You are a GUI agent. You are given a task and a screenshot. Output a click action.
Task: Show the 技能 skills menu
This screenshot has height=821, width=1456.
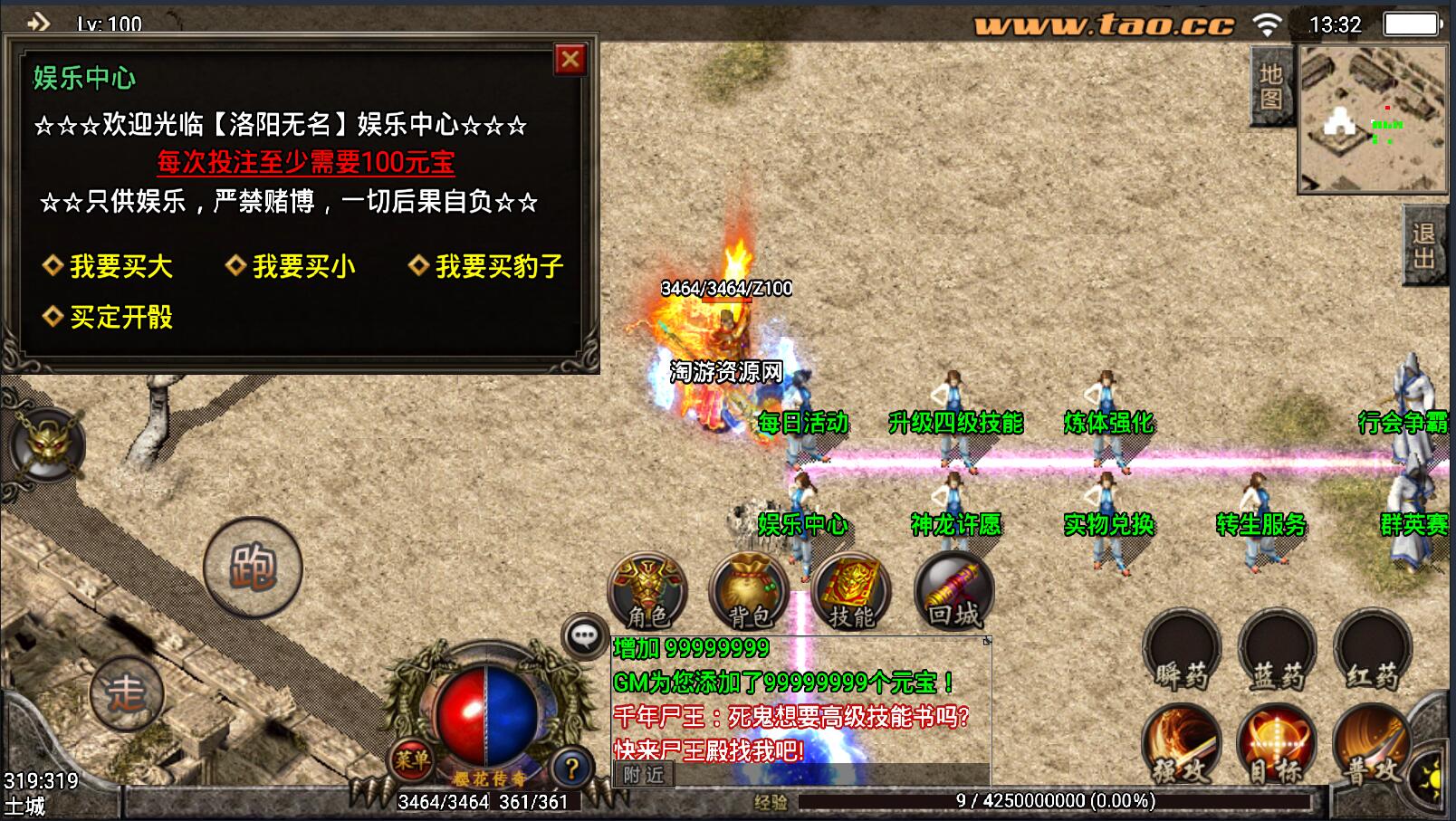click(x=851, y=593)
